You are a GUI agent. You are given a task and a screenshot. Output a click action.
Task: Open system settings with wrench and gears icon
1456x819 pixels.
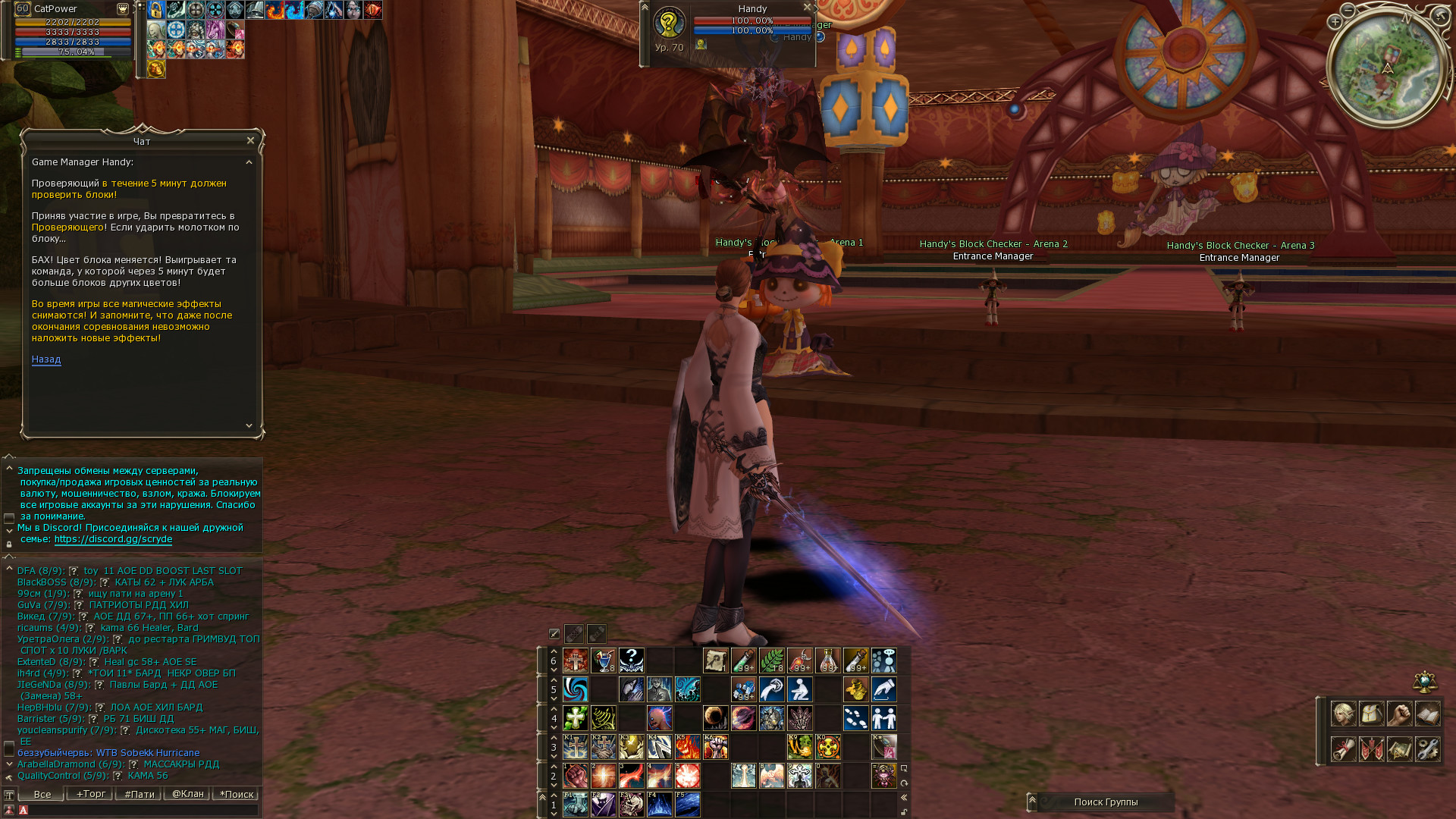[1427, 749]
